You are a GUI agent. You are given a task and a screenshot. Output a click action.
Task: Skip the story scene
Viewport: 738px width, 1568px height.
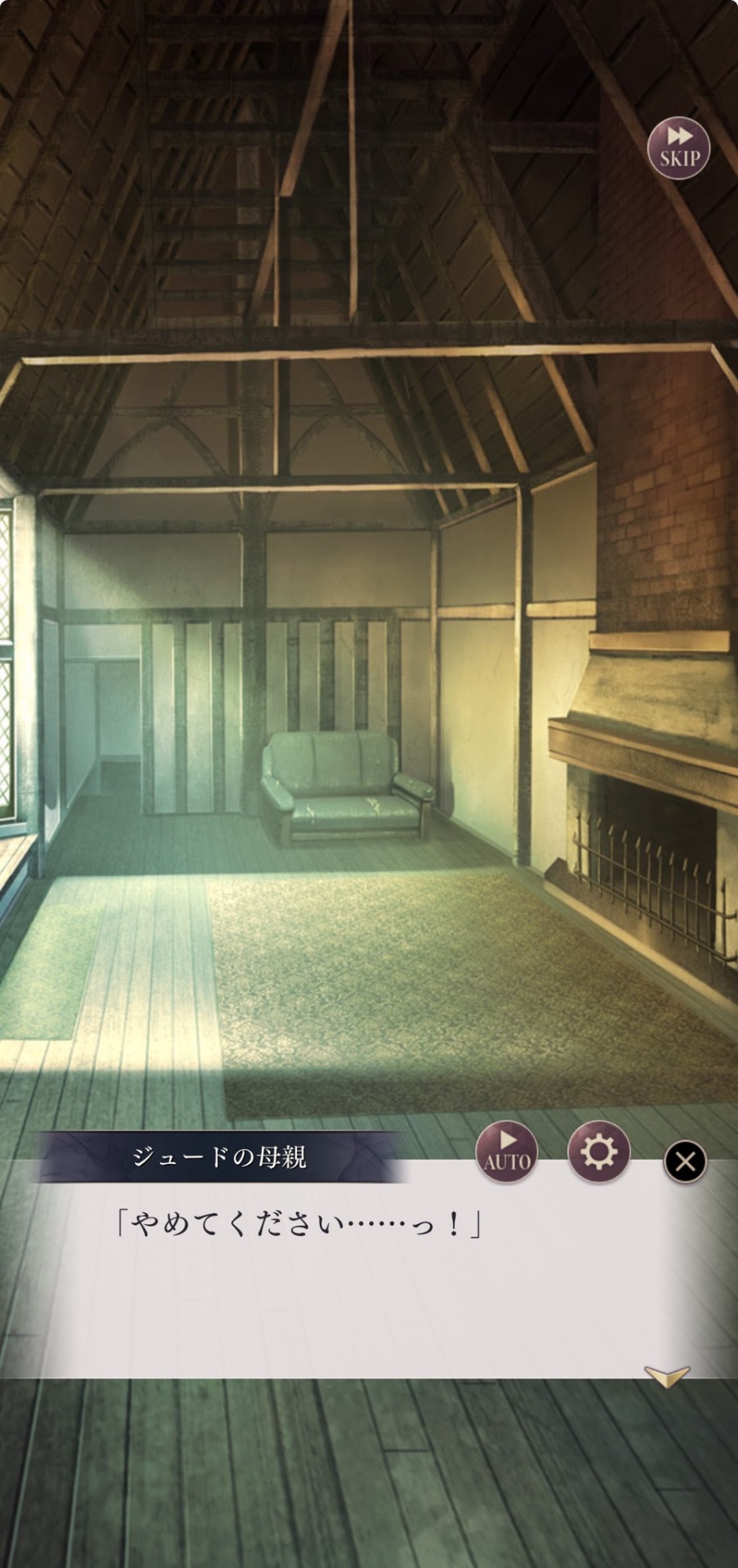pos(678,148)
